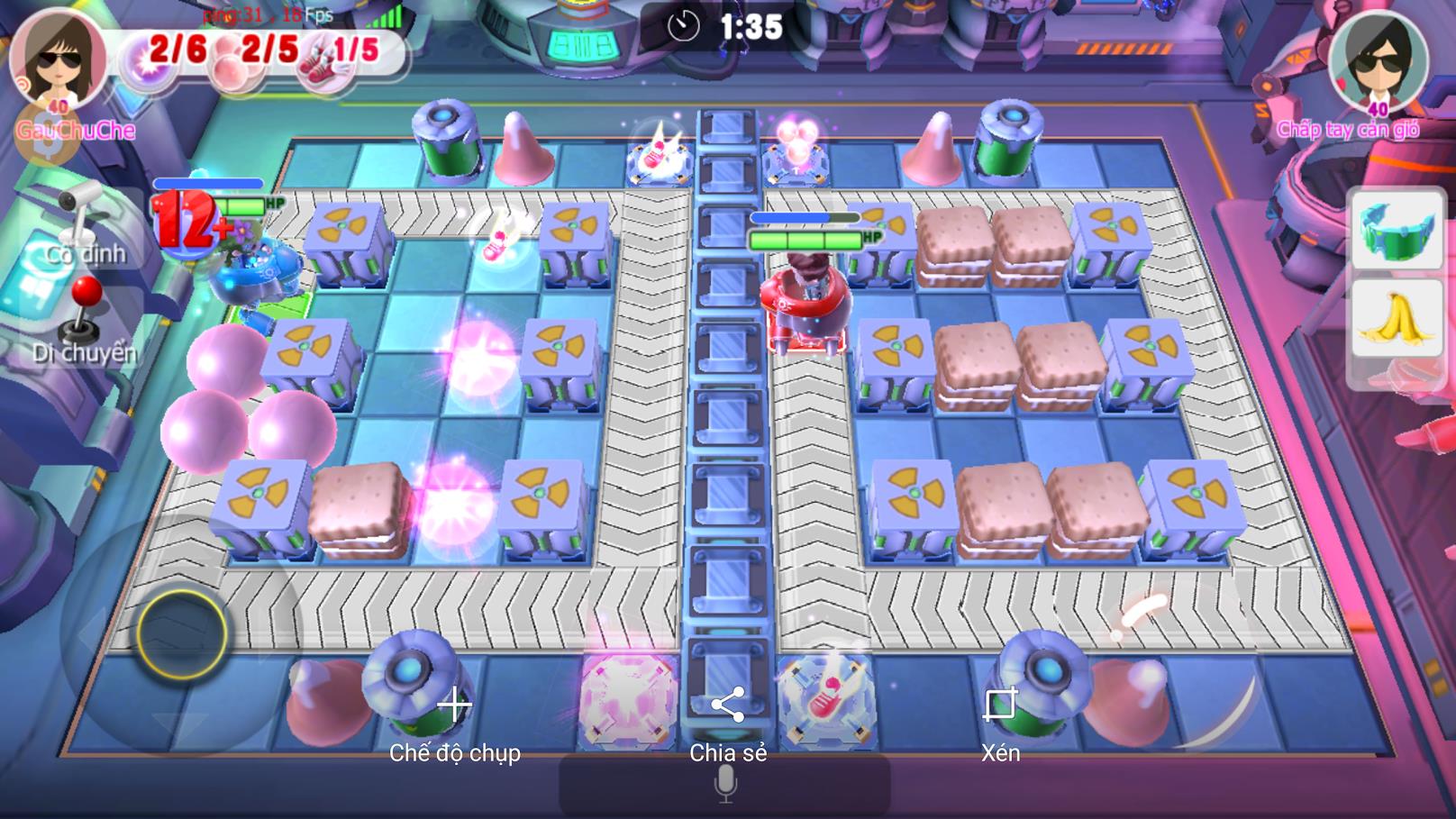Tap the microphone voice chat button

[x=725, y=784]
